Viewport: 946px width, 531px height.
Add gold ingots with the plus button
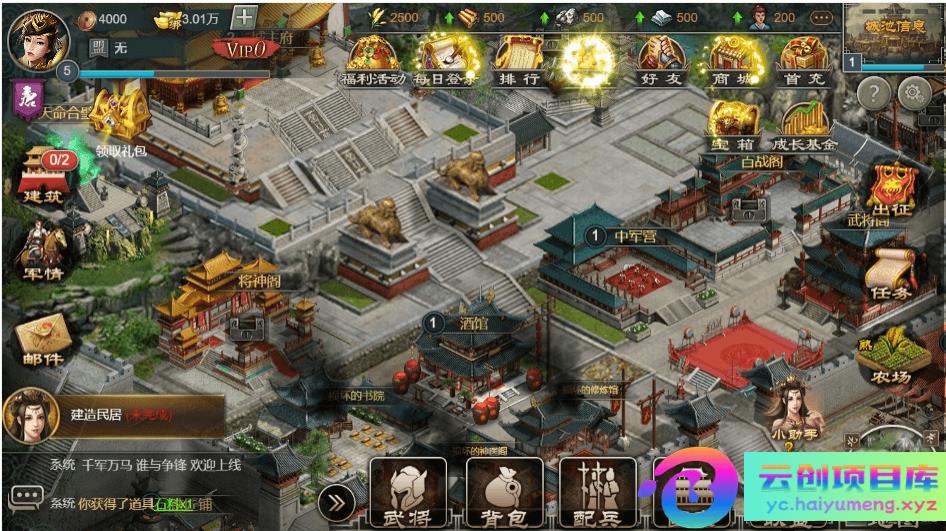(244, 18)
